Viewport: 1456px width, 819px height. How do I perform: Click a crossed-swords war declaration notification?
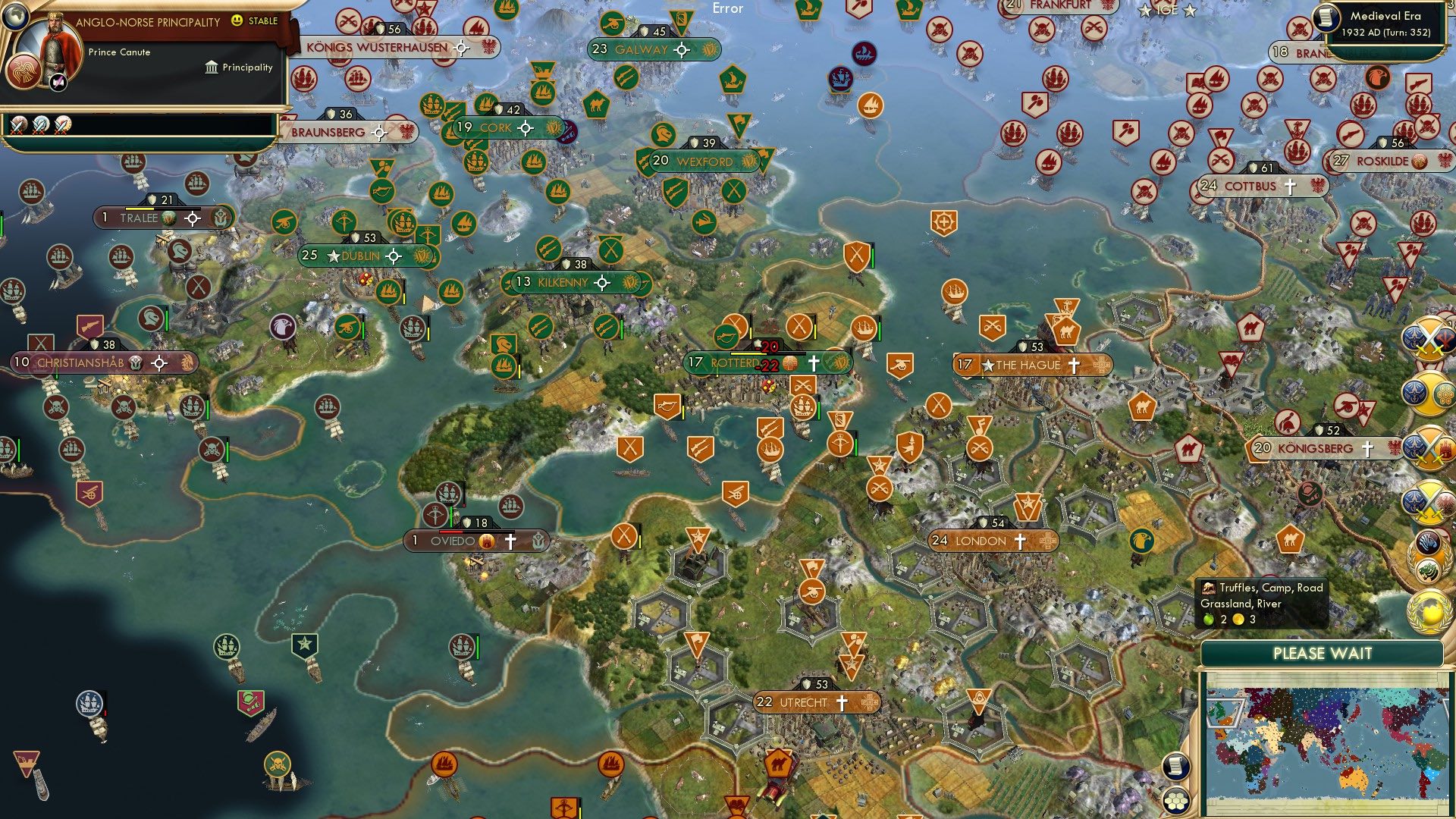(x=1429, y=340)
